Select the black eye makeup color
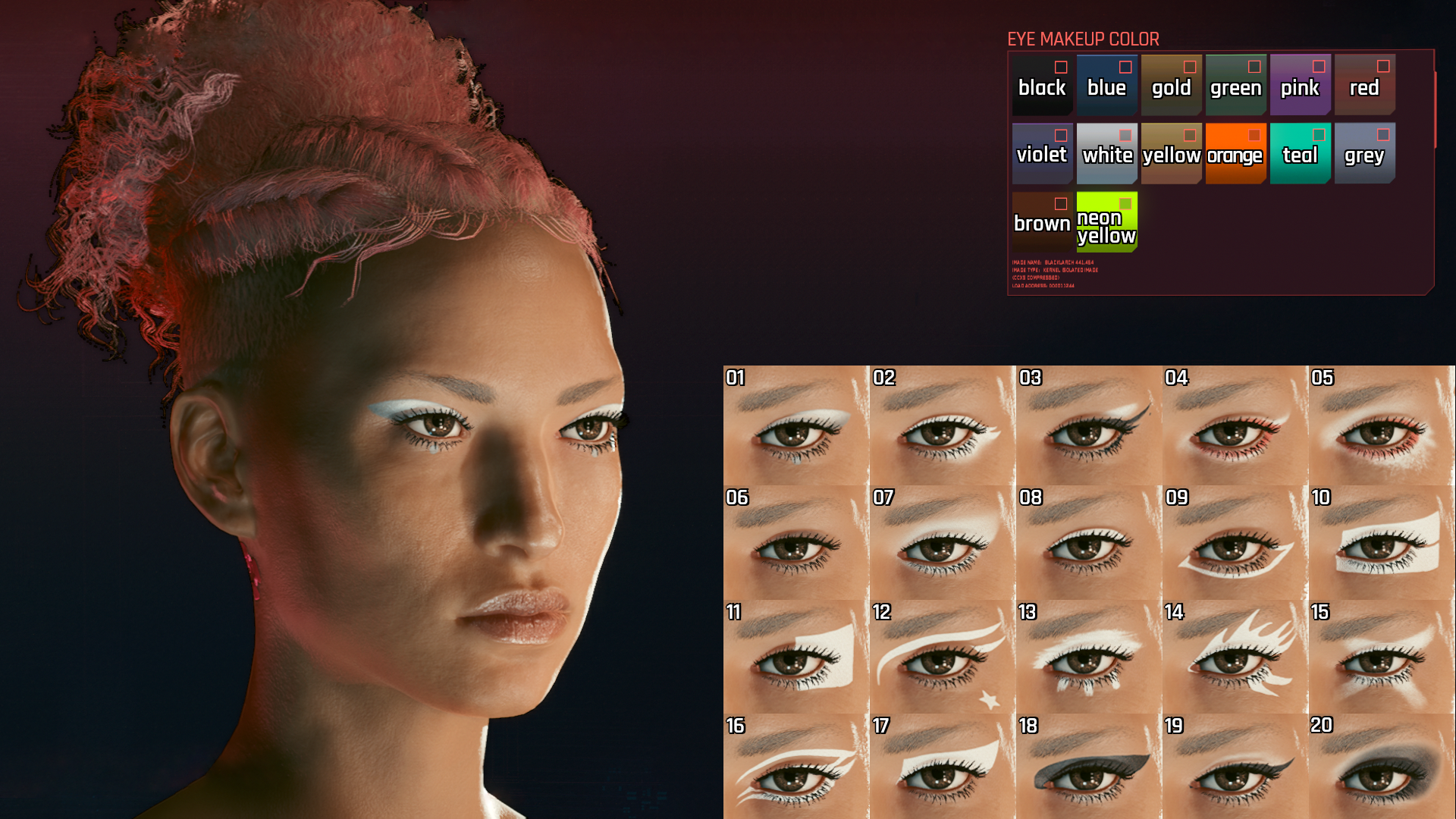1456x819 pixels. [x=1042, y=85]
